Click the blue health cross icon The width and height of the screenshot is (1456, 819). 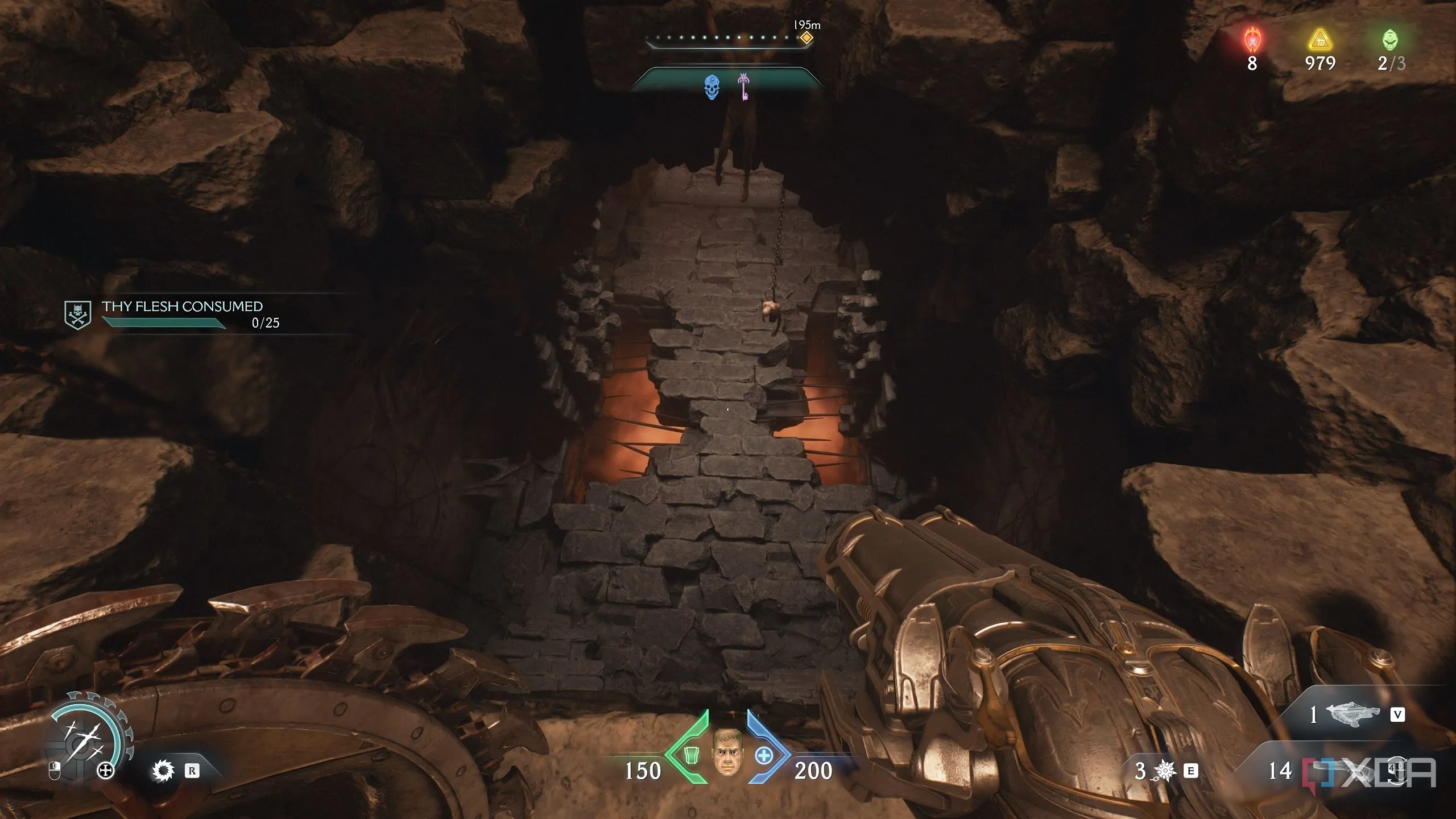click(x=764, y=756)
